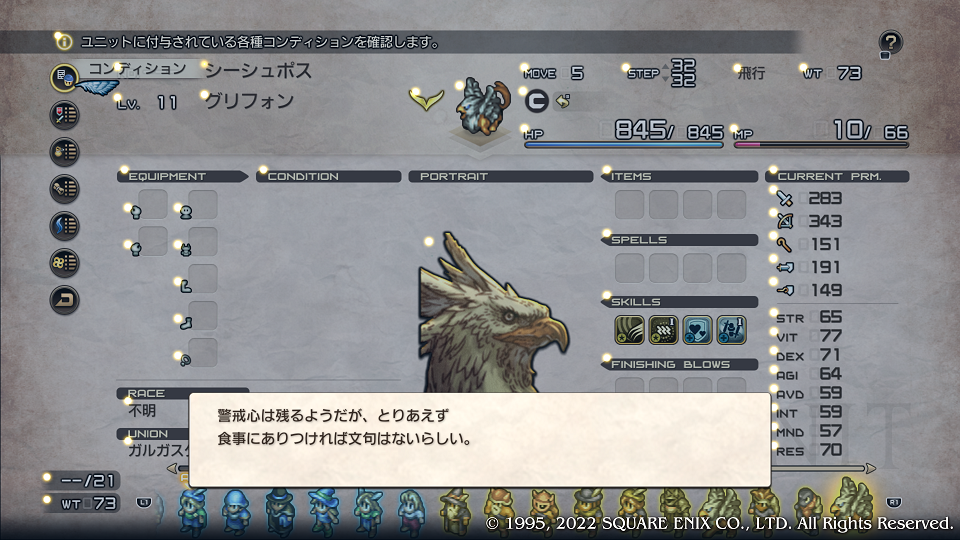
Task: Open the potion and sword list menu icon
Action: pyautogui.click(x=65, y=114)
